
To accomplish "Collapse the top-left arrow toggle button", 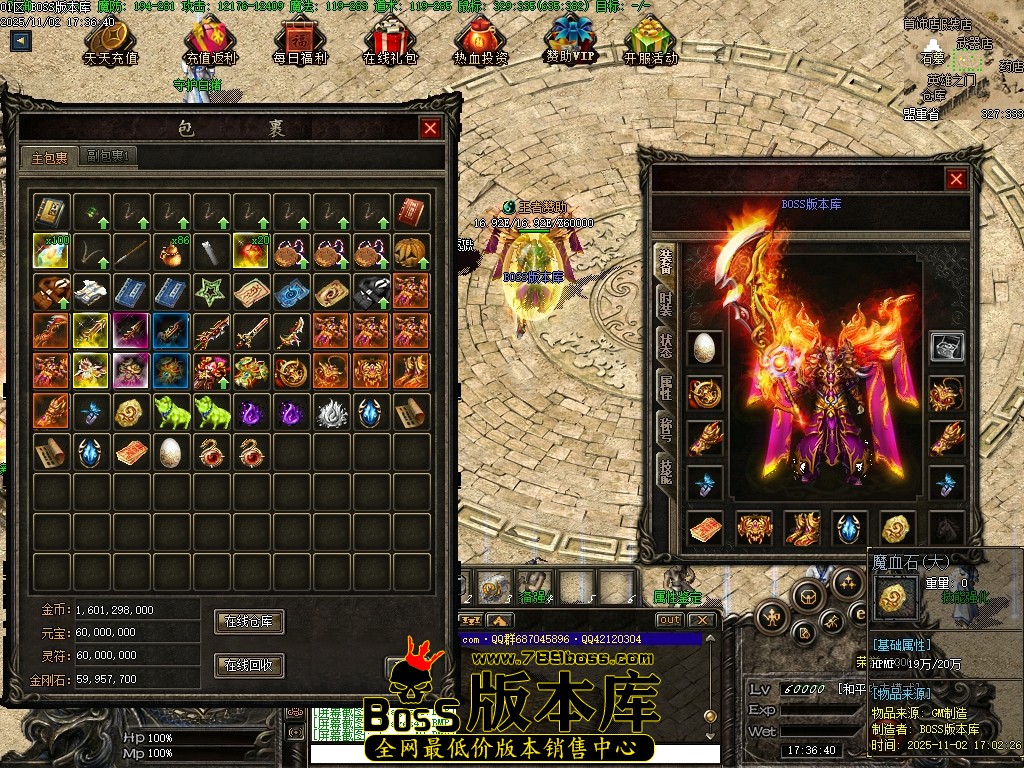I will (21, 41).
